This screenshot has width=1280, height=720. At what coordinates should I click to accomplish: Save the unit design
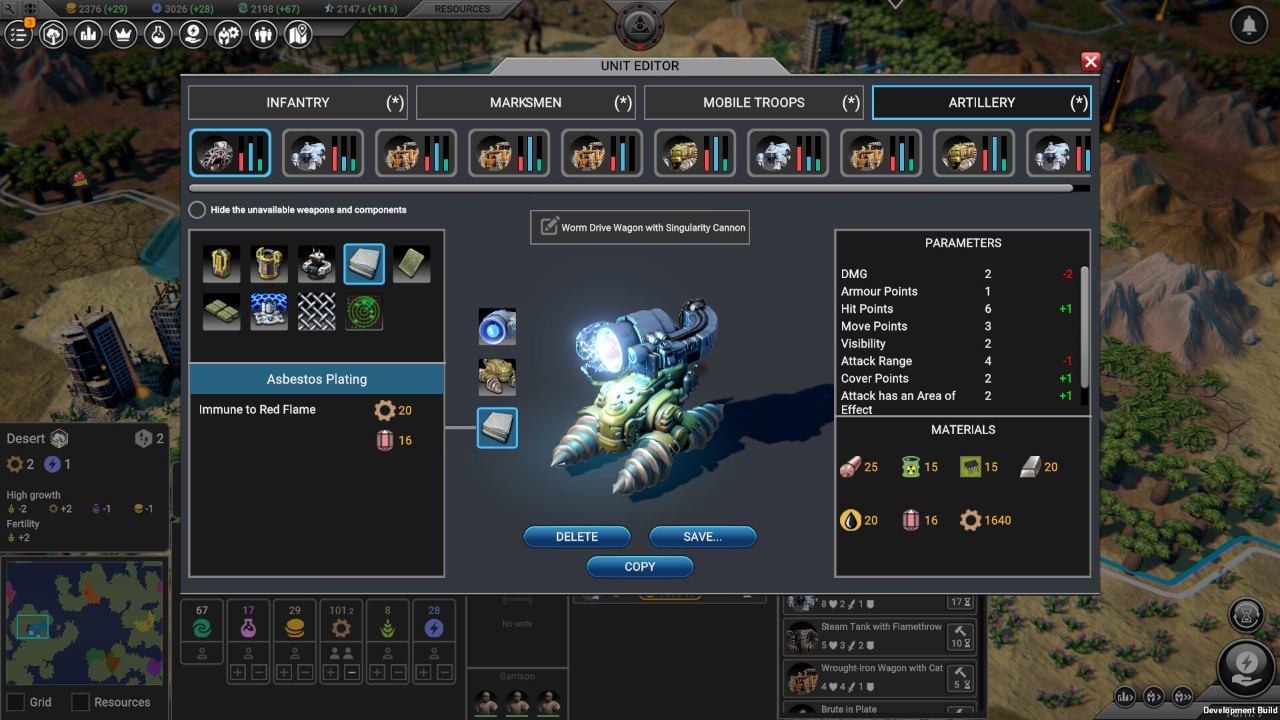[x=702, y=537]
